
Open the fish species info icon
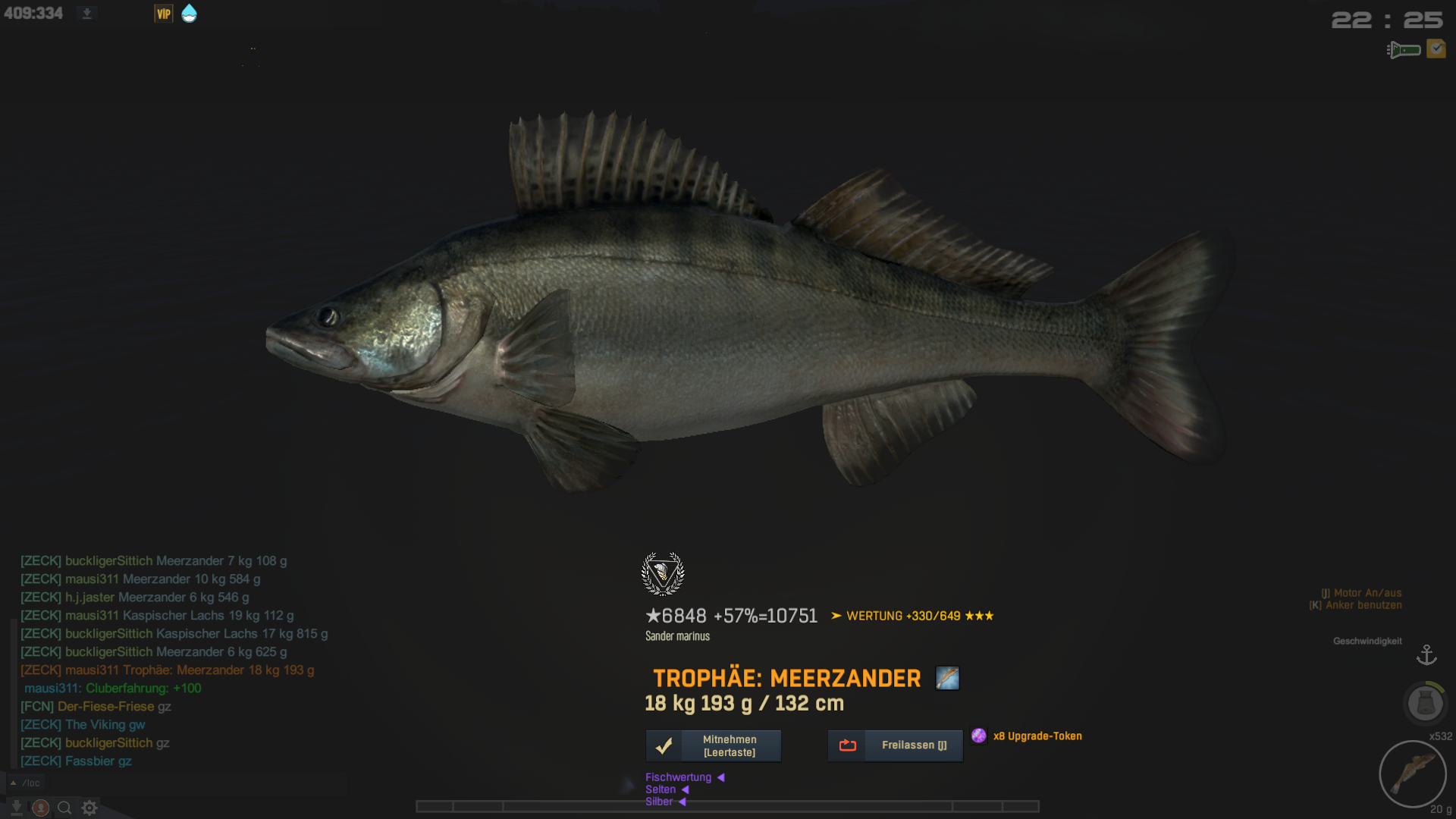click(x=947, y=678)
